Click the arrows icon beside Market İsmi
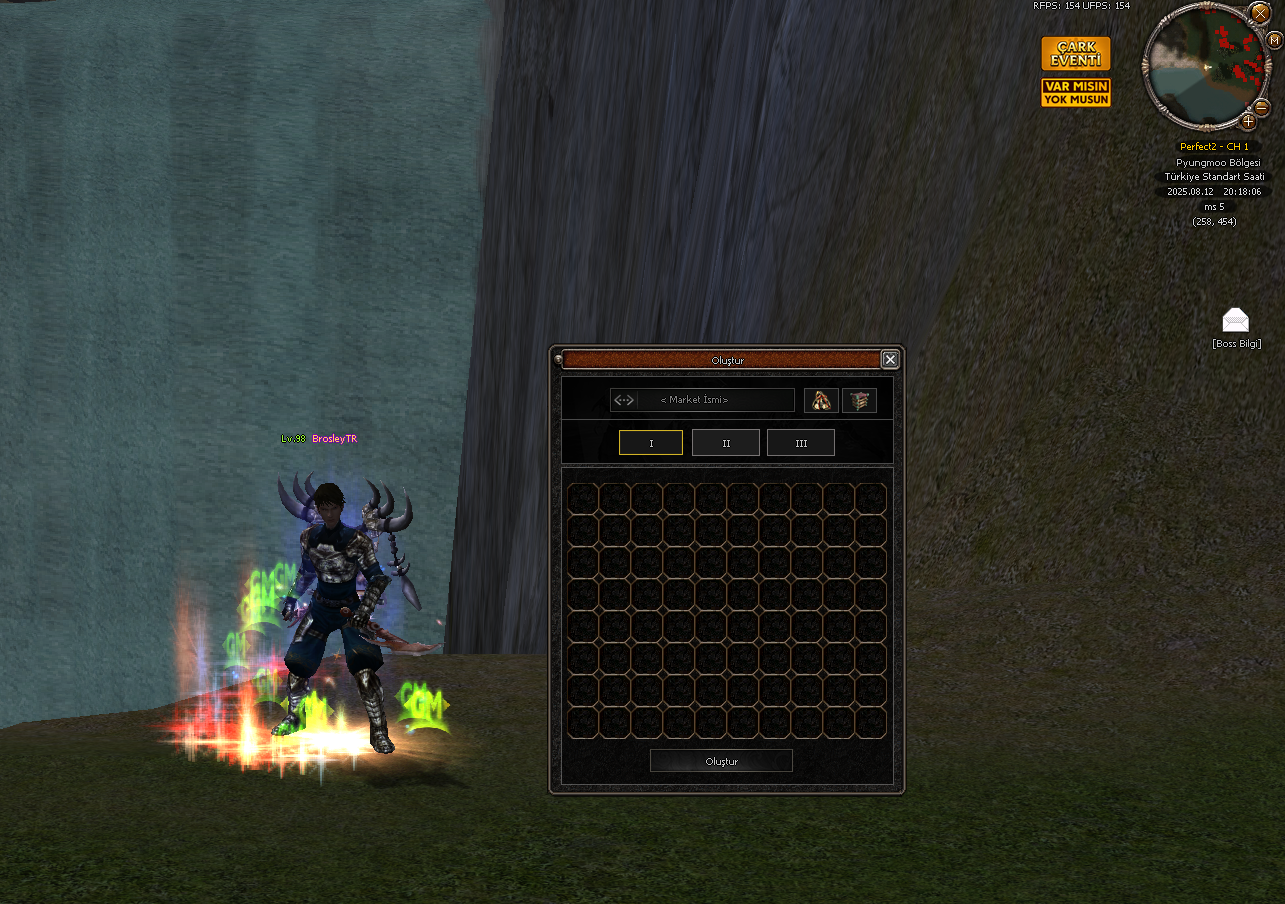The width and height of the screenshot is (1285, 904). [624, 400]
